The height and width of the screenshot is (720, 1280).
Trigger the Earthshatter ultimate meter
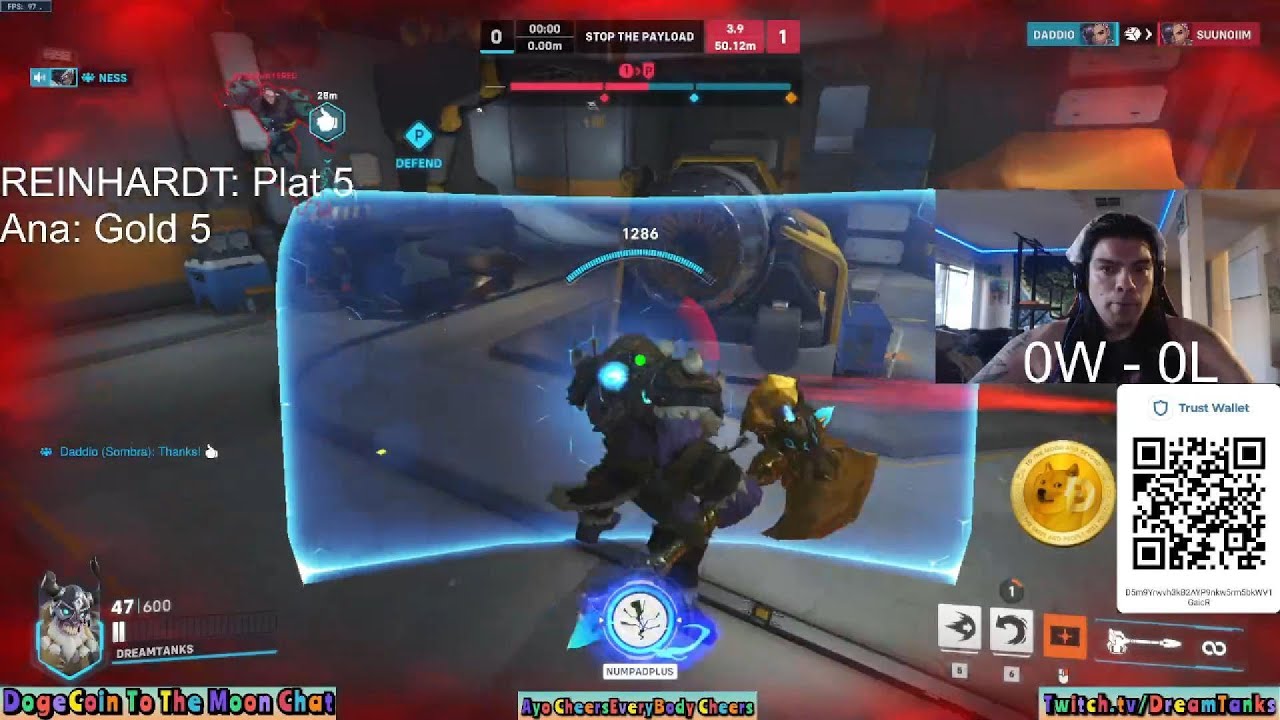[638, 622]
